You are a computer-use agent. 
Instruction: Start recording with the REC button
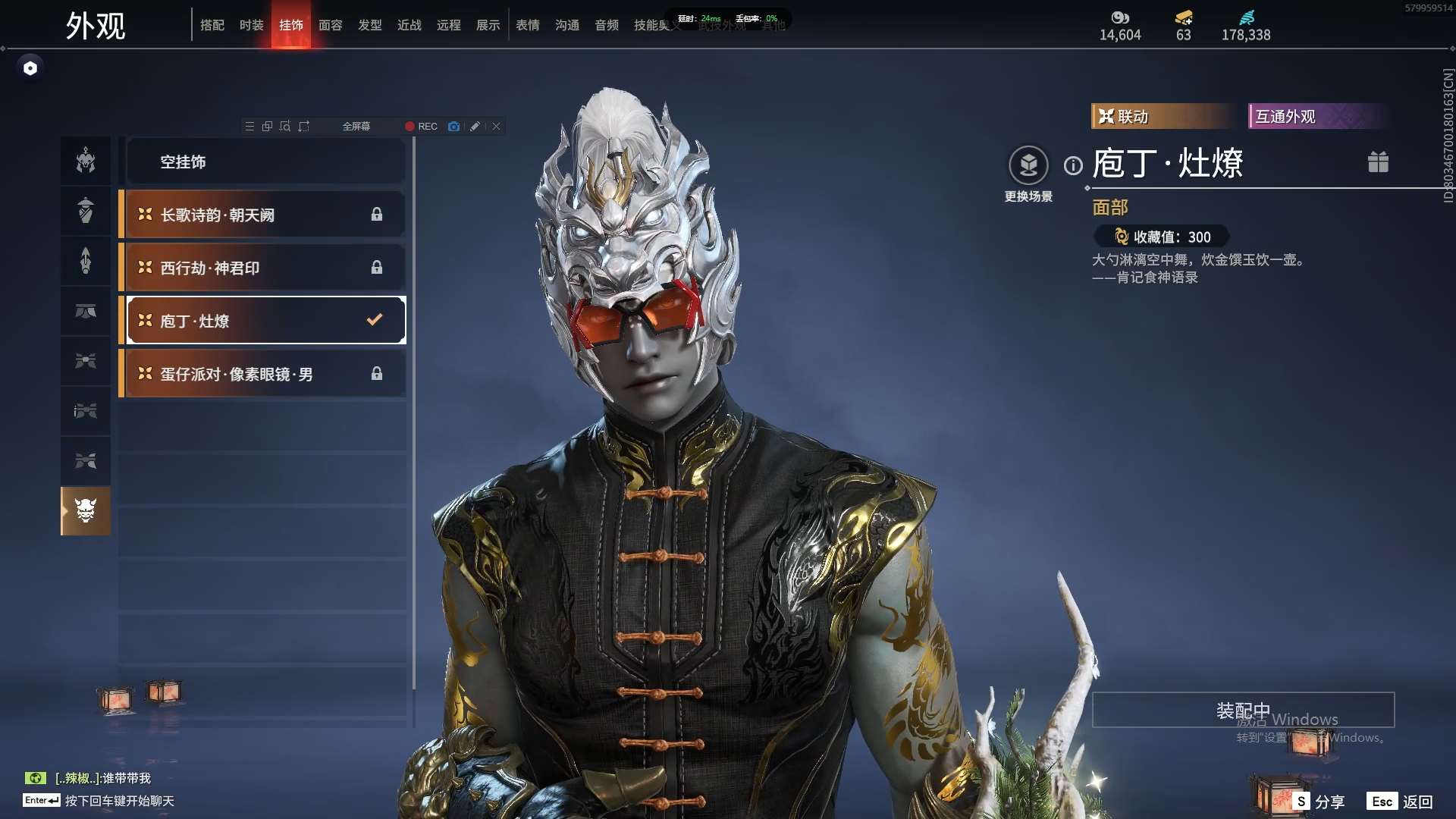(x=421, y=127)
